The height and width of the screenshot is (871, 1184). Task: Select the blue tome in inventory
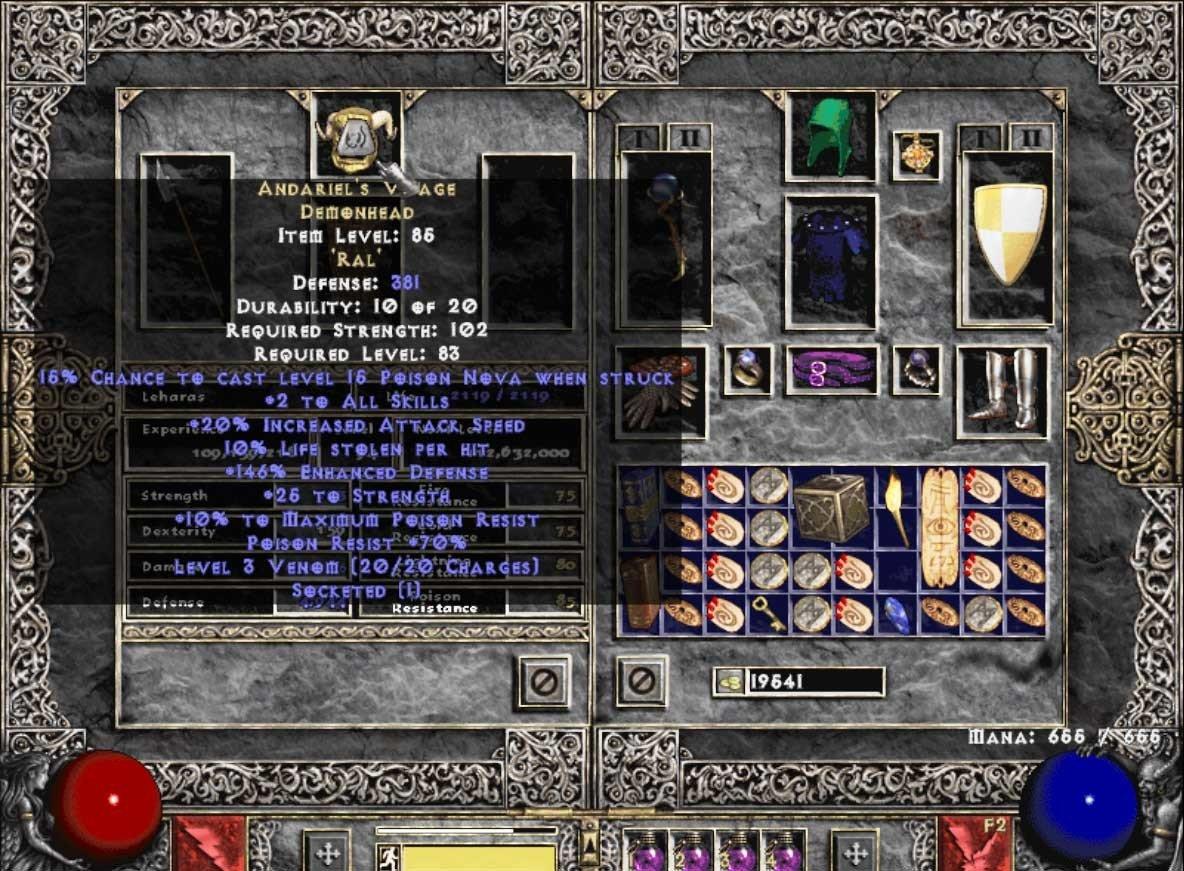638,506
